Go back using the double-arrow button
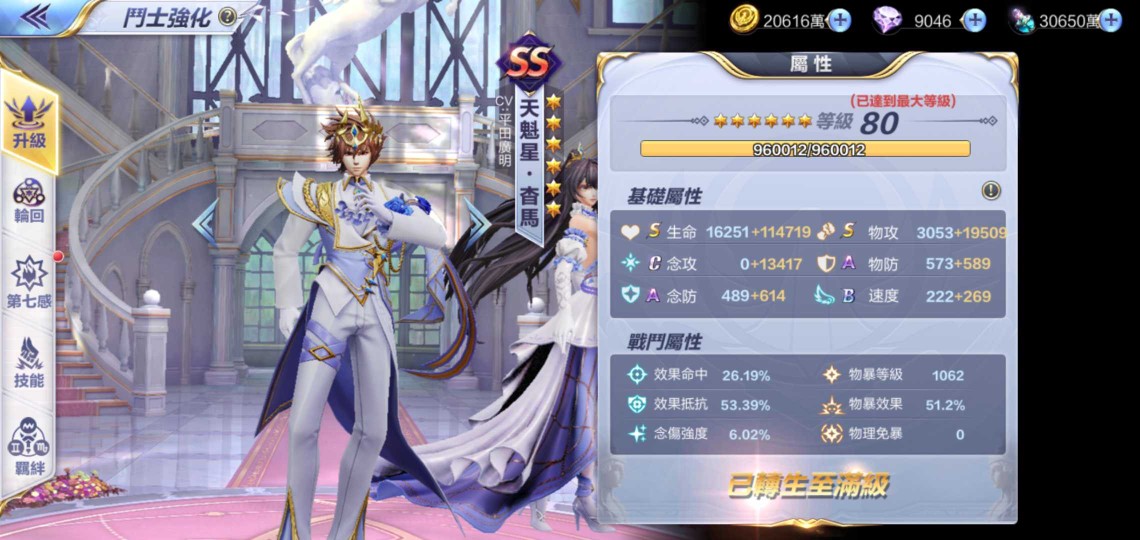1140x540 pixels. [36, 17]
